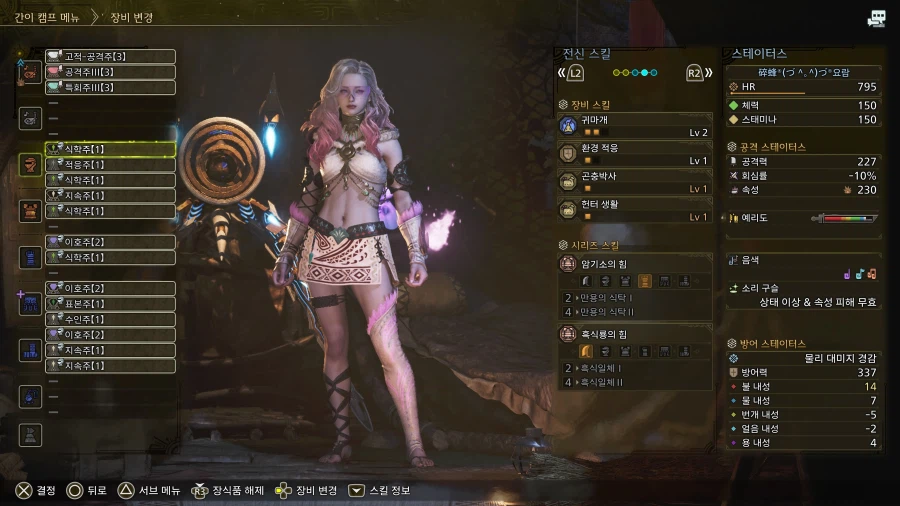This screenshot has width=900, height=506.
Task: Select the 고적-공격주[3] decoration
Action: (x=110, y=56)
